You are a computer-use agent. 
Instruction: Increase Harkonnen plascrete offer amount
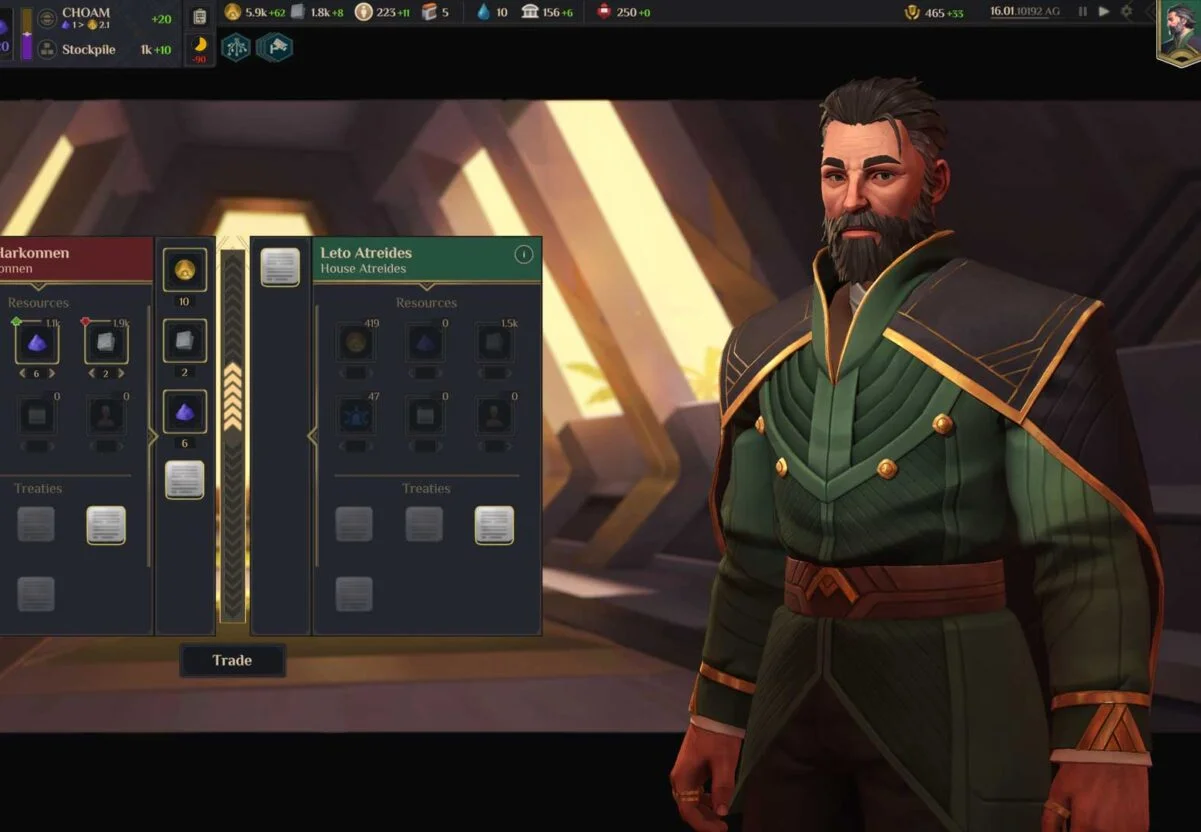pos(121,373)
